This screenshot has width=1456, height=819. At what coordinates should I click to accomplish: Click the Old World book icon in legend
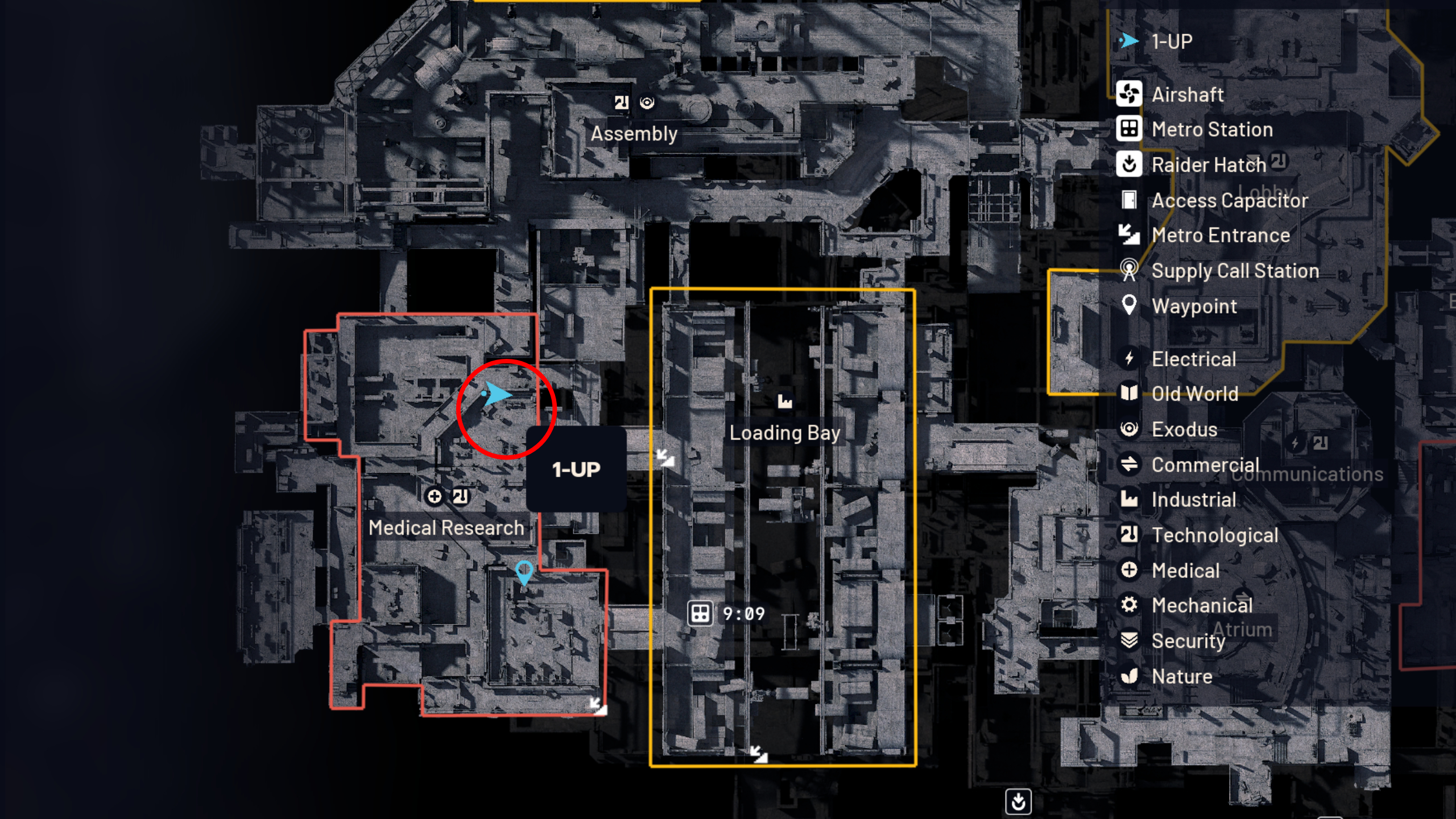[x=1130, y=394]
